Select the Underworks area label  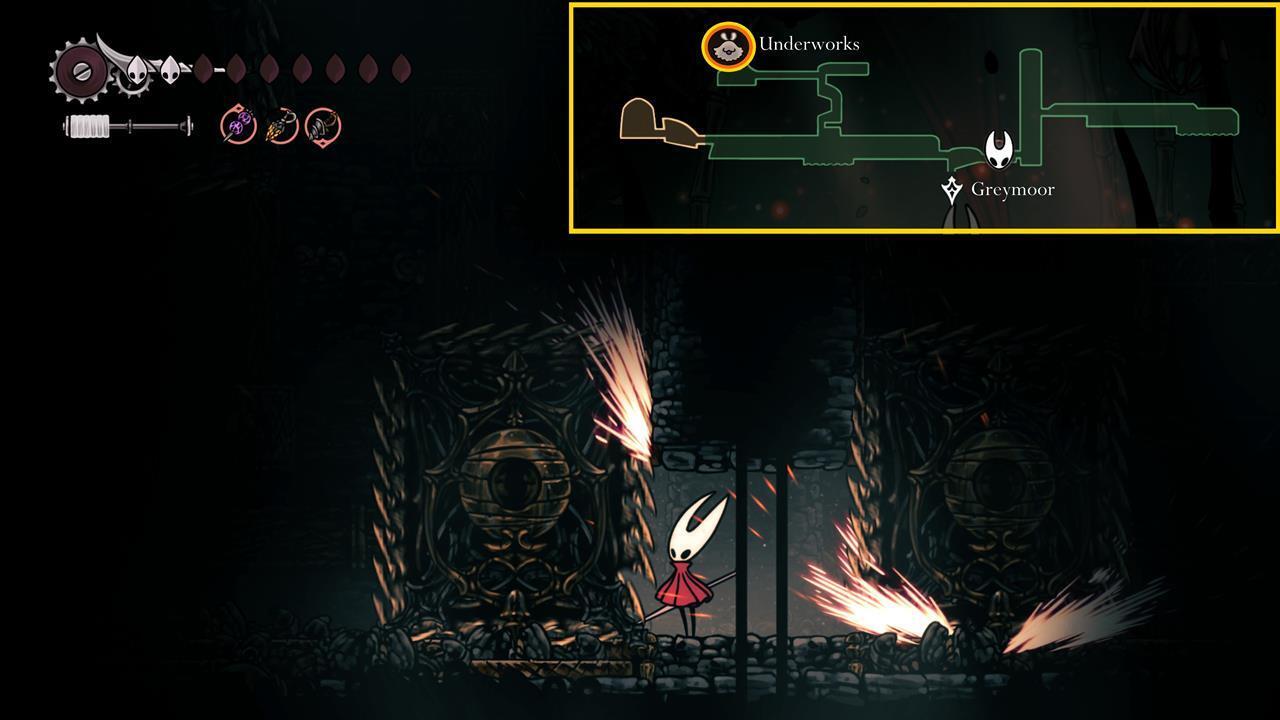810,43
